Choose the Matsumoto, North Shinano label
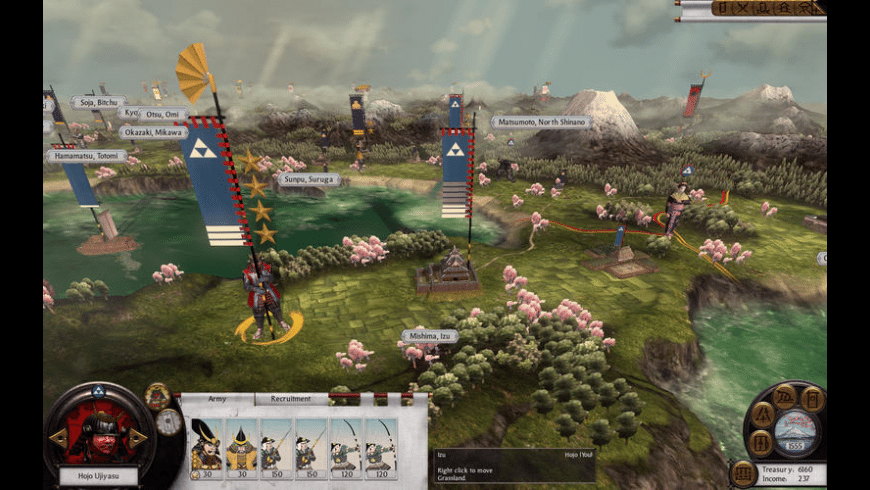The height and width of the screenshot is (490, 870). pyautogui.click(x=541, y=122)
